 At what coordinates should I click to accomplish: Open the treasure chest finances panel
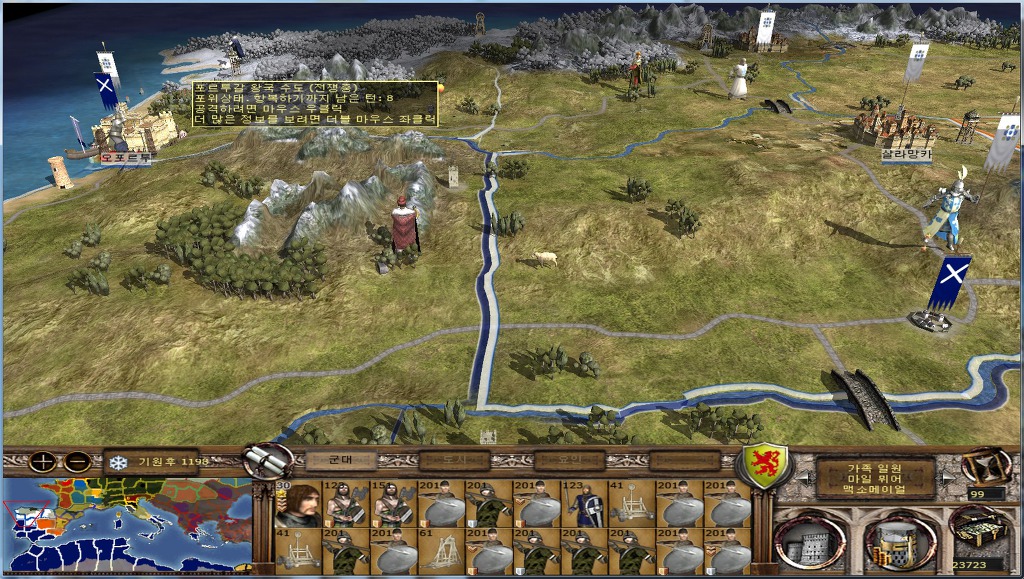pyautogui.click(x=980, y=528)
